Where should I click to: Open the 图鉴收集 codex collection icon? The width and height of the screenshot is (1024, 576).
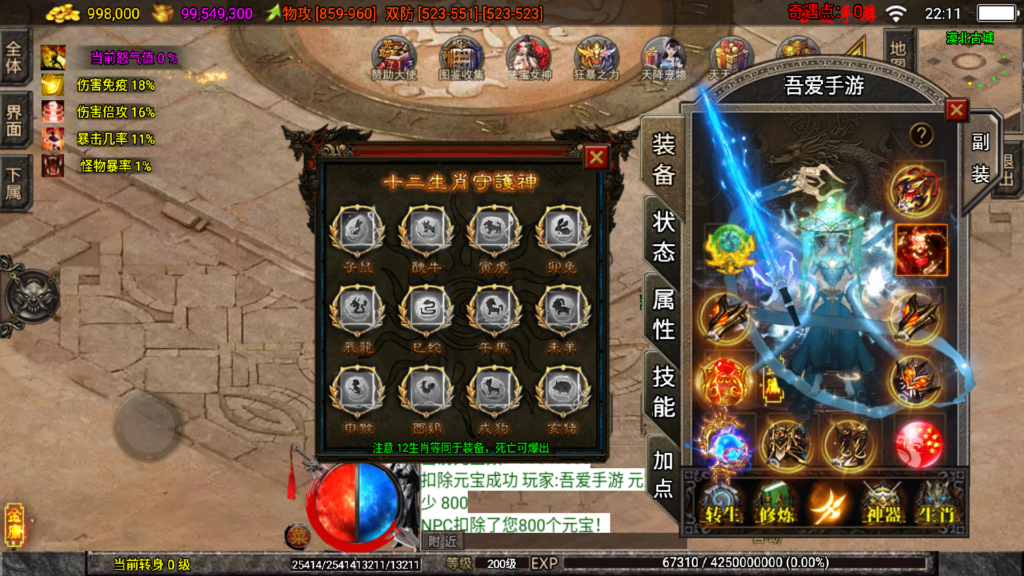click(461, 58)
